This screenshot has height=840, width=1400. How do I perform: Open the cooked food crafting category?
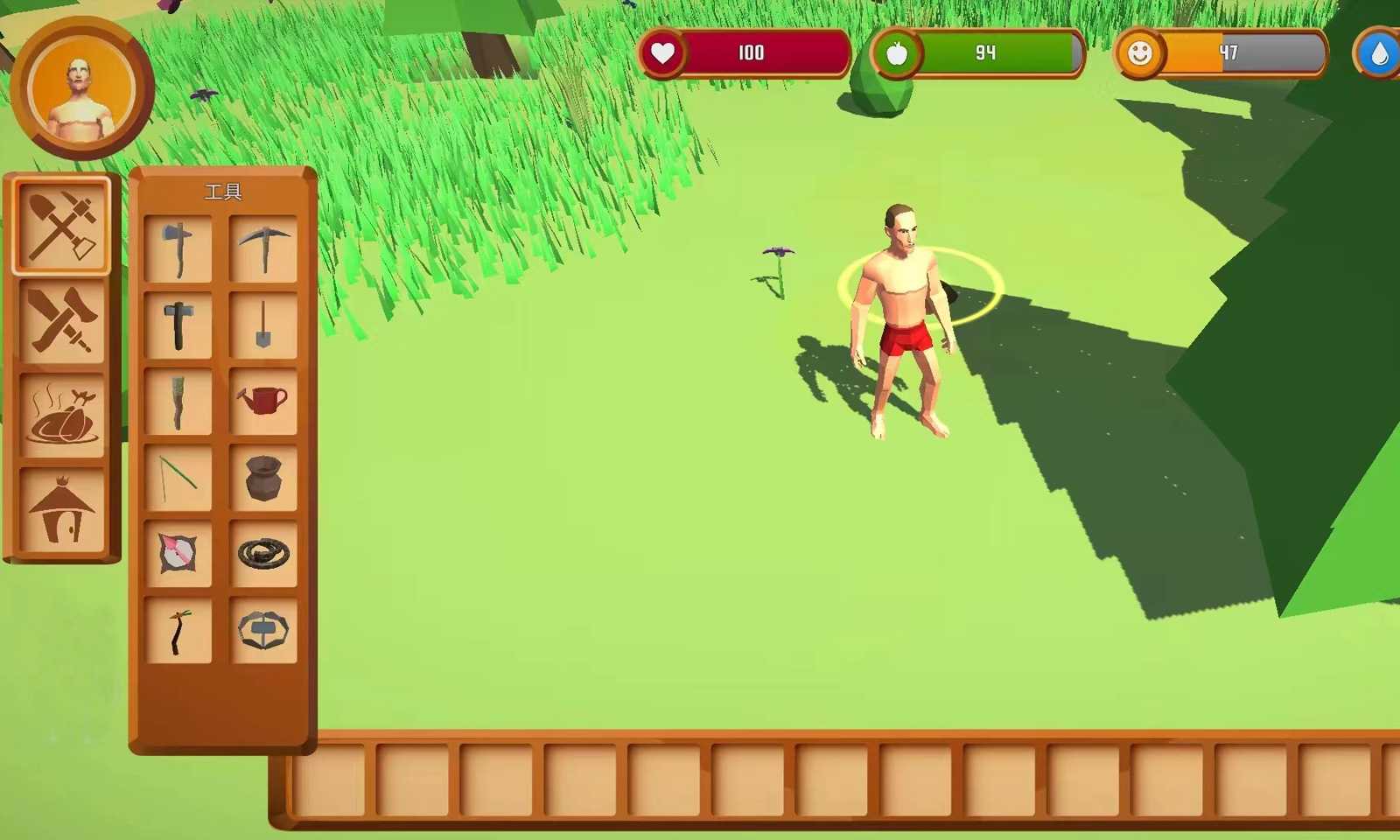(61, 415)
